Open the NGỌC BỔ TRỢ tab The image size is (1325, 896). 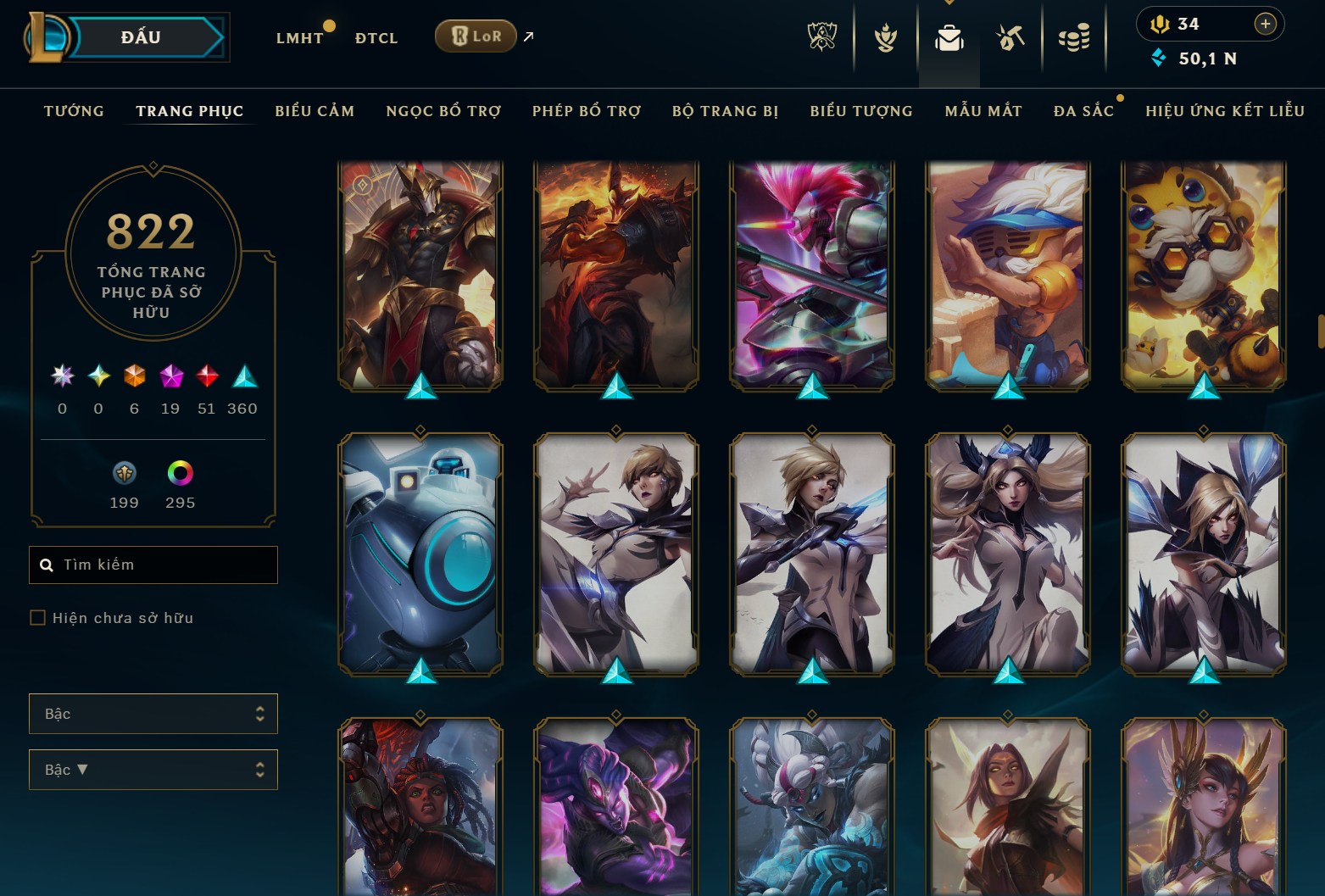443,111
